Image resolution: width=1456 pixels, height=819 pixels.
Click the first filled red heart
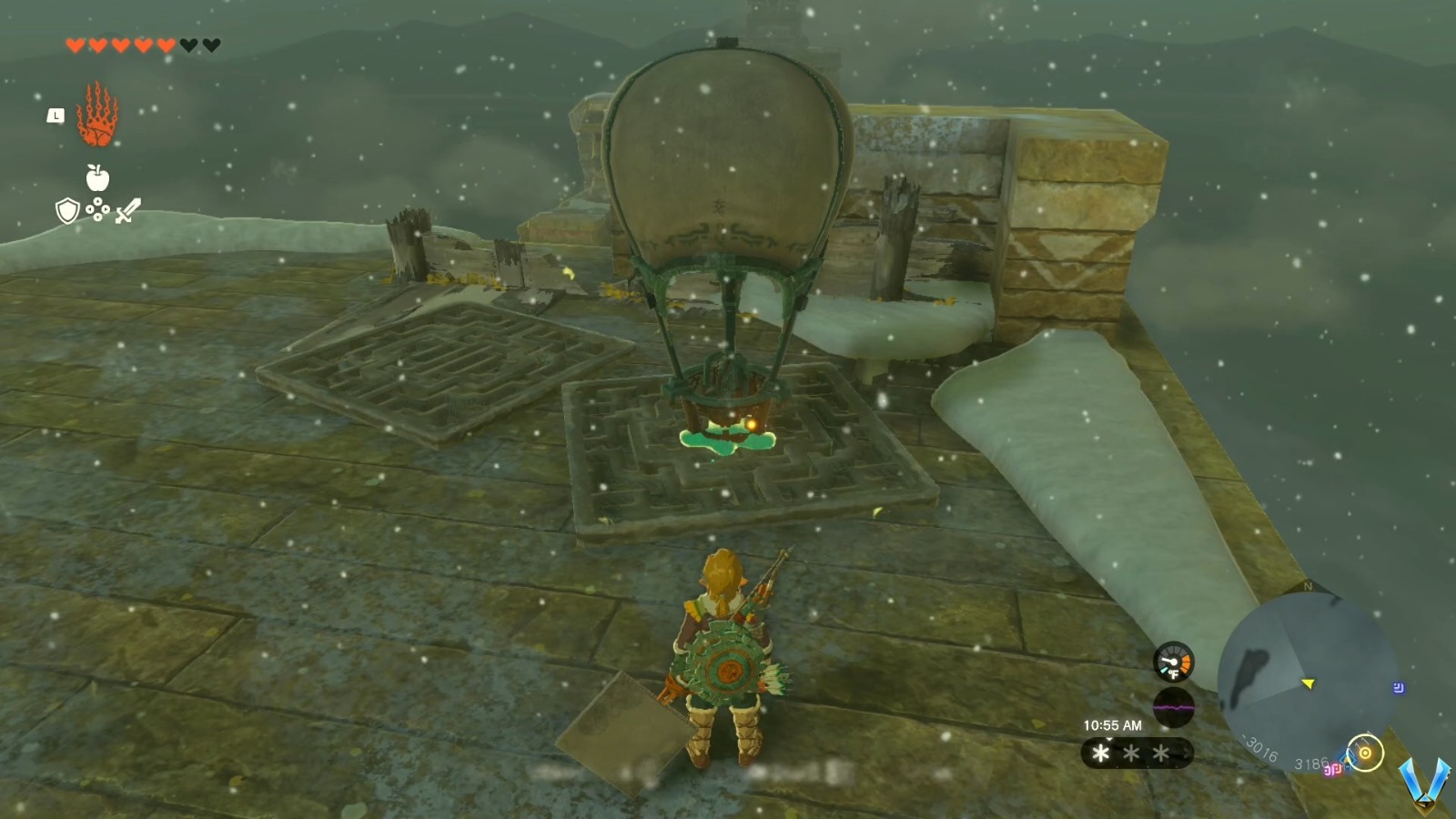pos(76,45)
